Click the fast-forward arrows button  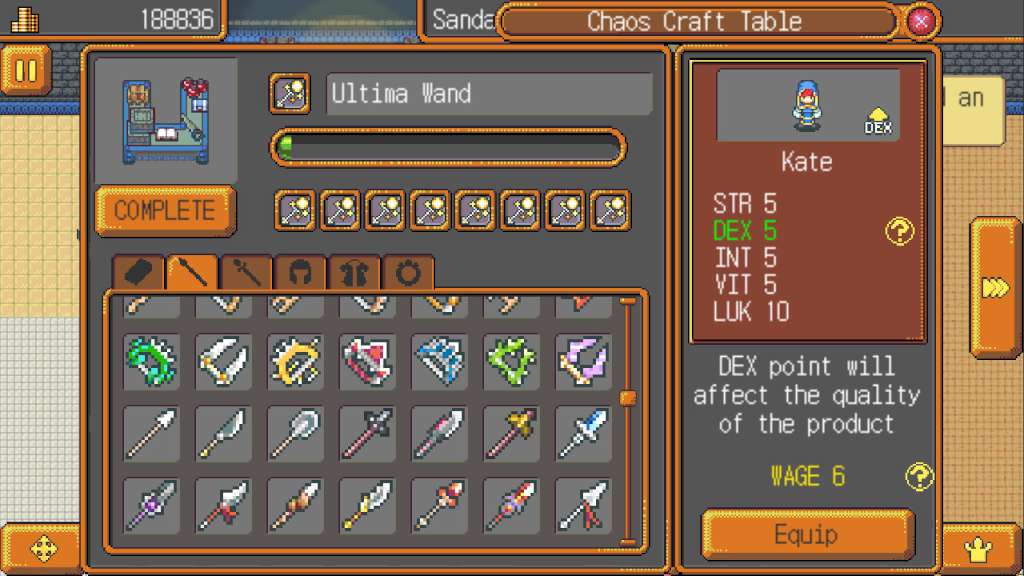tap(995, 288)
